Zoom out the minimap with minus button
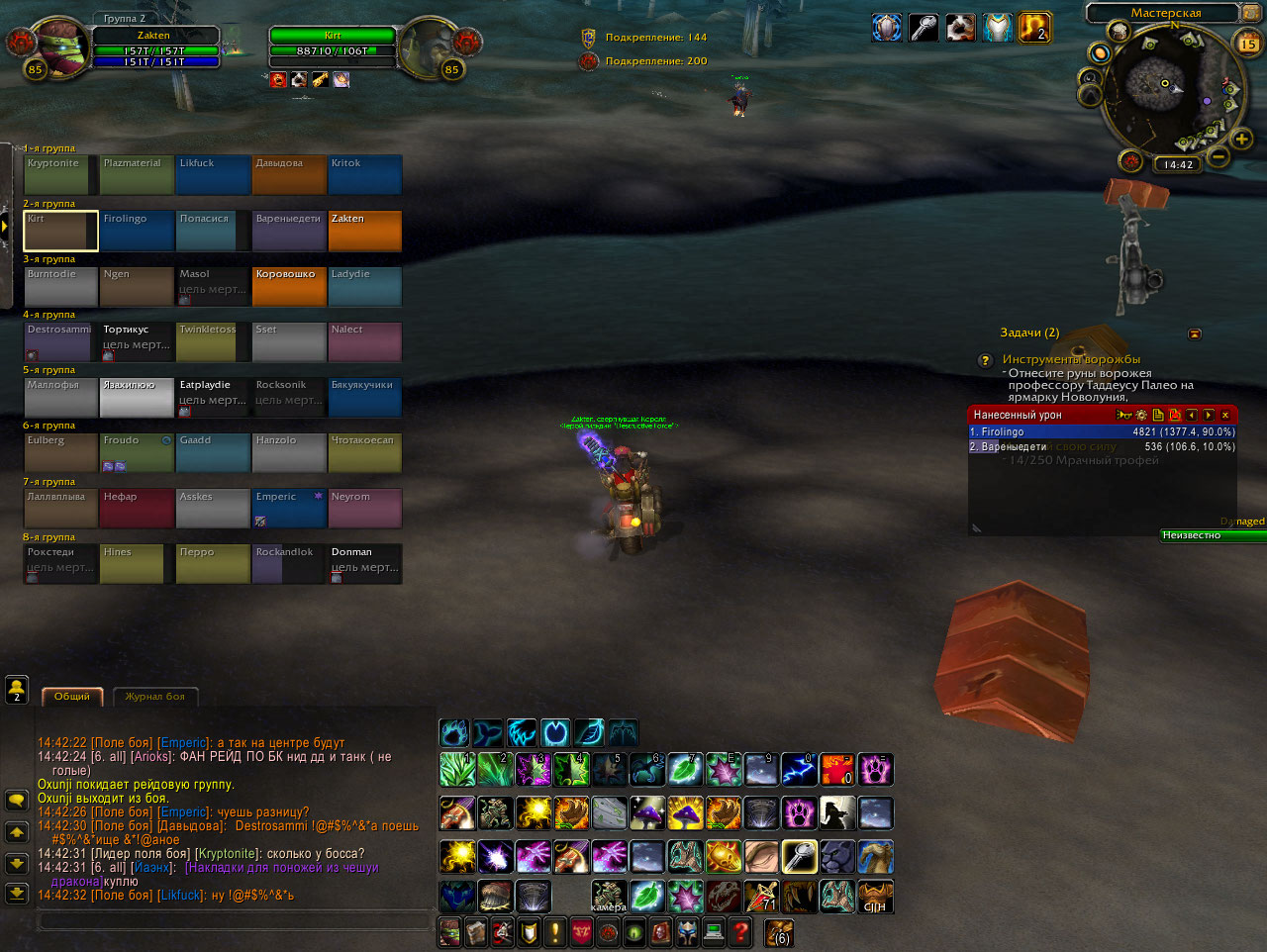Screen dimensions: 1267x952 [x=1218, y=157]
